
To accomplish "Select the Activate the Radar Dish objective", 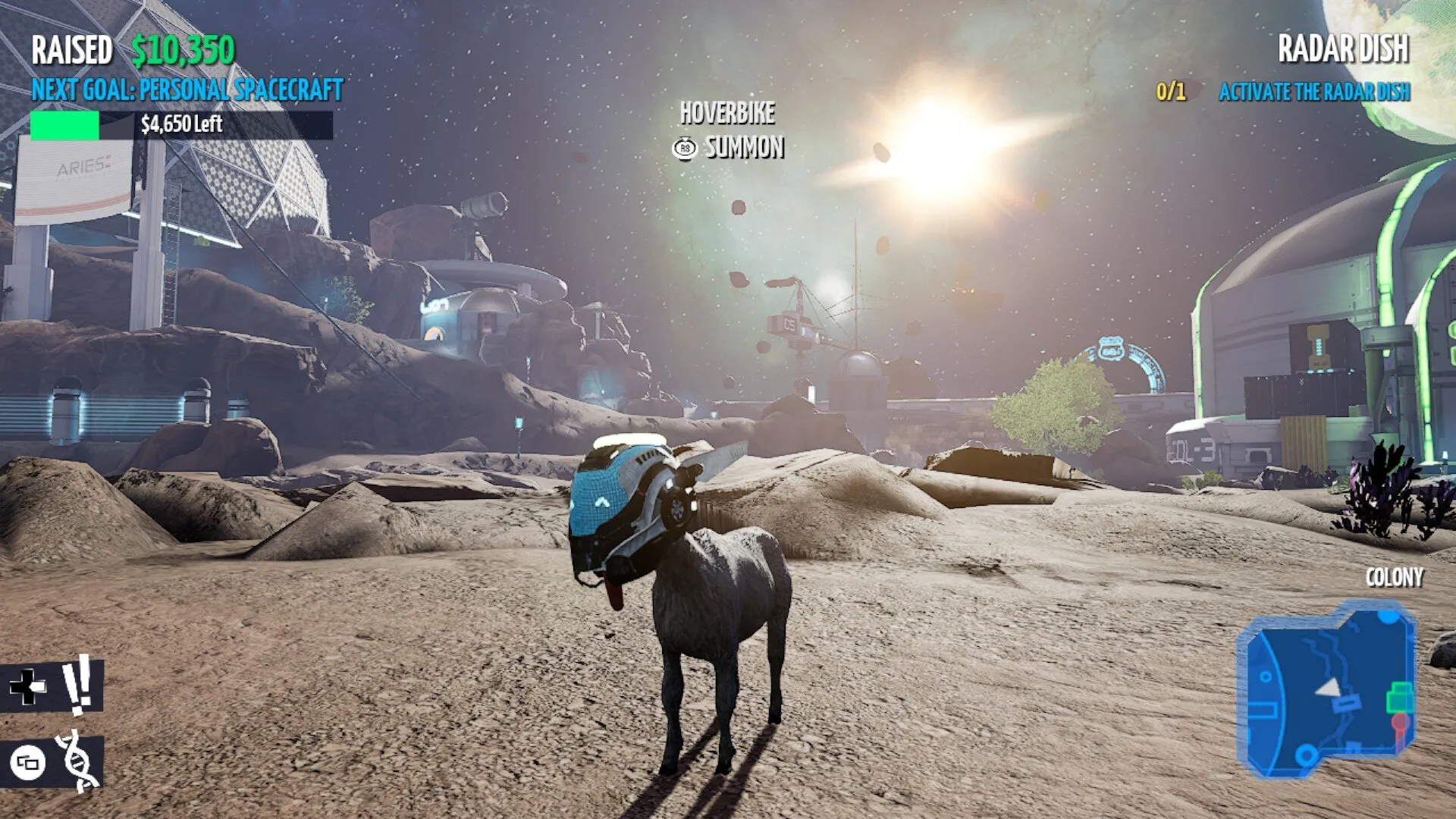I will tap(1313, 92).
